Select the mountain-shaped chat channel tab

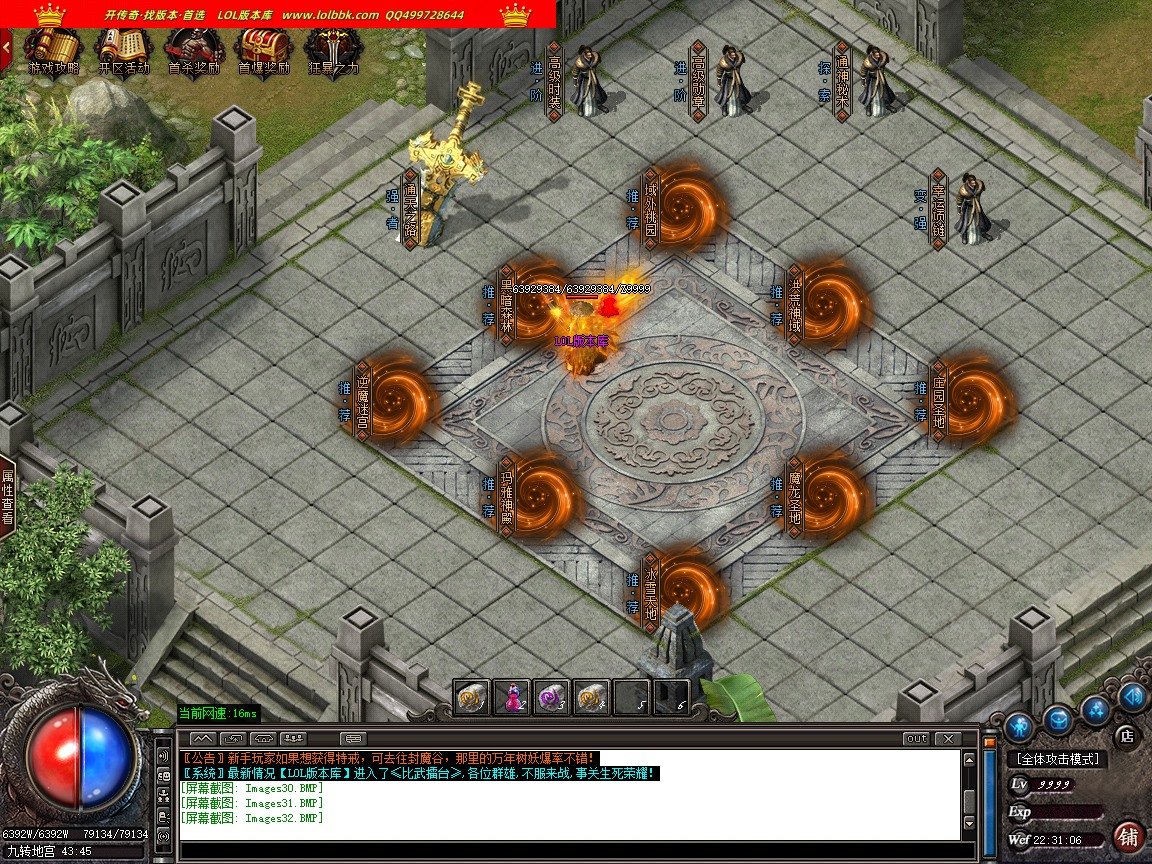point(203,739)
